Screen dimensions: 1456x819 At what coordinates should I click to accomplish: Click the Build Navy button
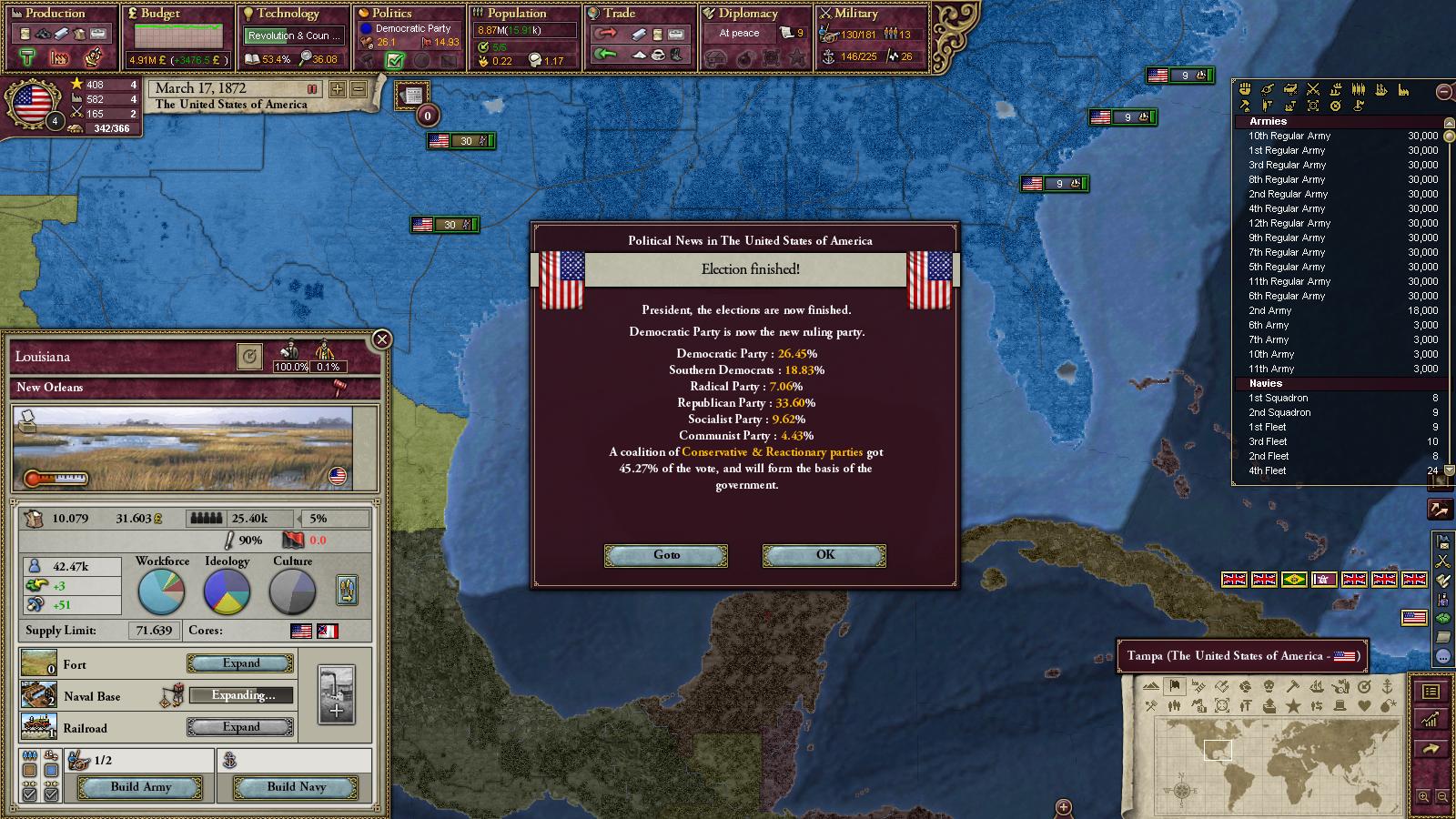(296, 787)
